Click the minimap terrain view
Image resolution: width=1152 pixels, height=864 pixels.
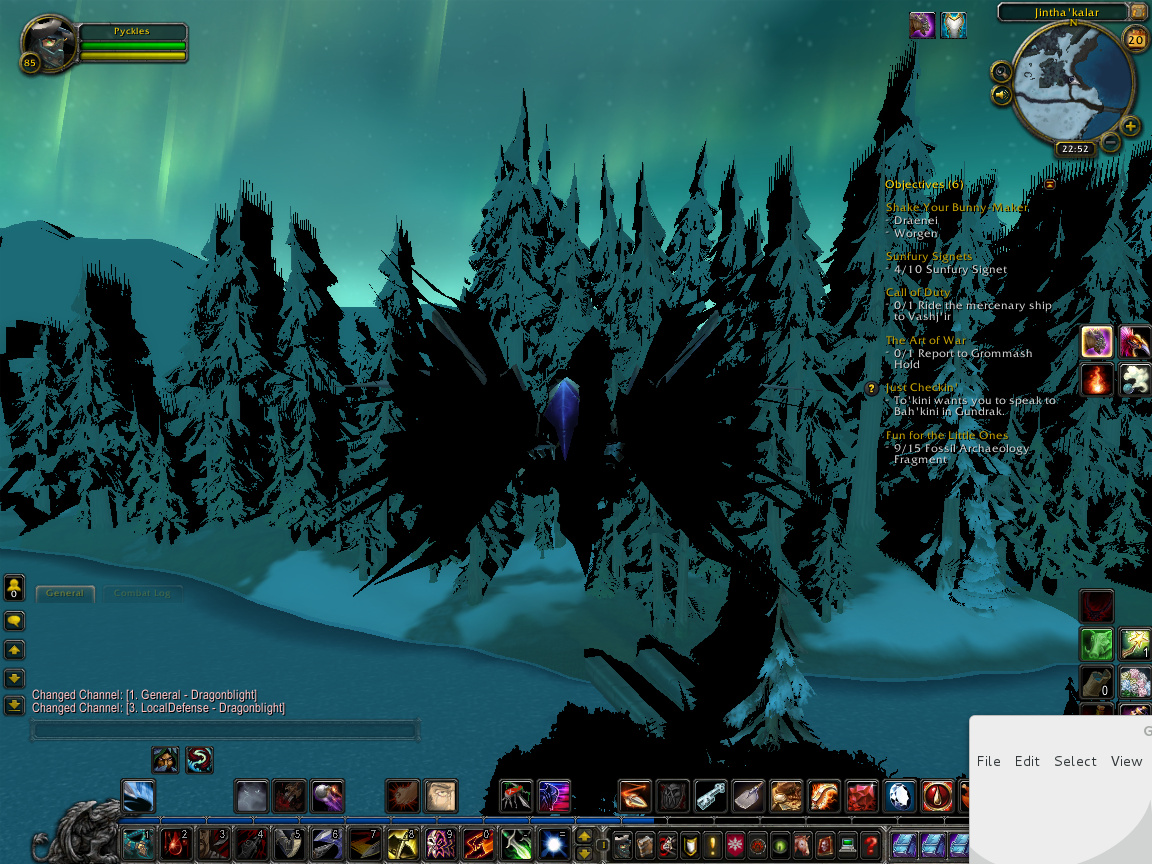1072,85
